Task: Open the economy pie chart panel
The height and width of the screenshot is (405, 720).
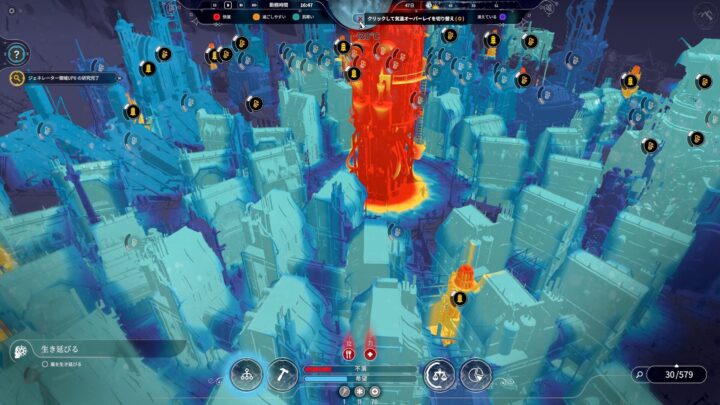Action: 476,375
